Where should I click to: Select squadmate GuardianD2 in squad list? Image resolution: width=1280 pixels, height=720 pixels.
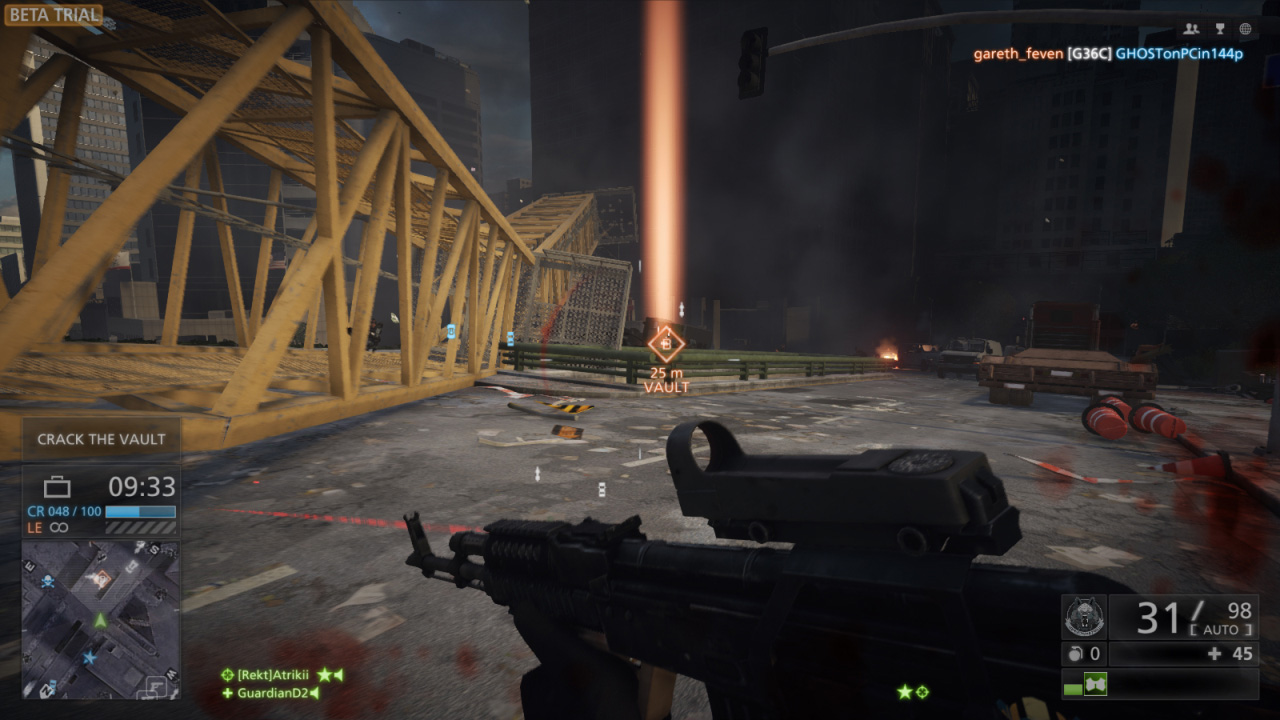[270, 692]
